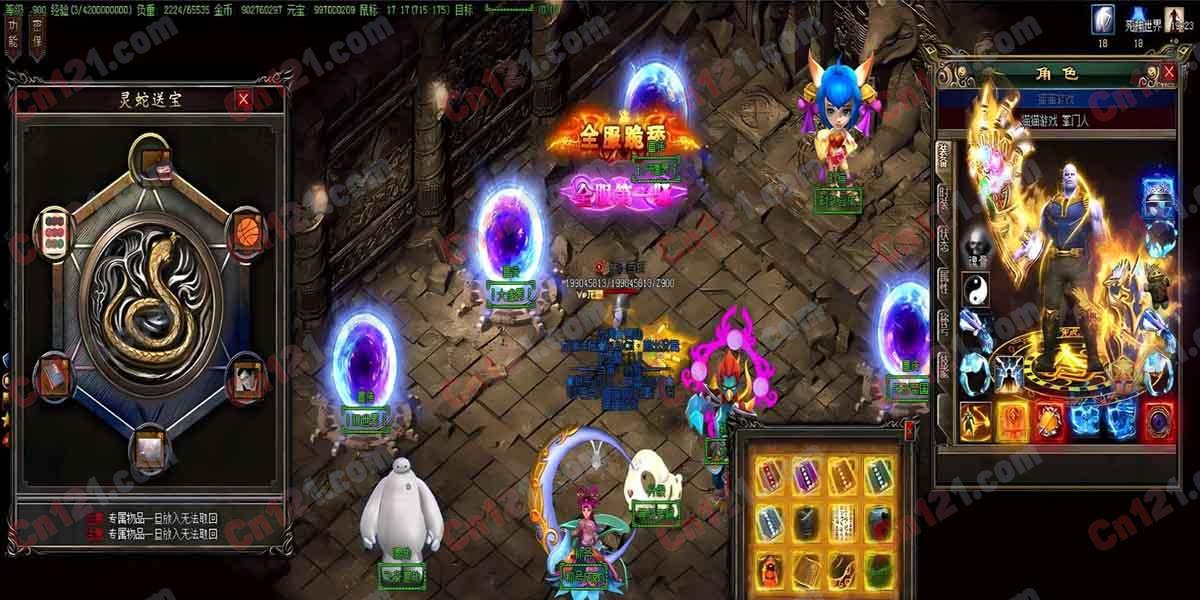
Task: Click the white feather icon at top right
Action: [1104, 19]
